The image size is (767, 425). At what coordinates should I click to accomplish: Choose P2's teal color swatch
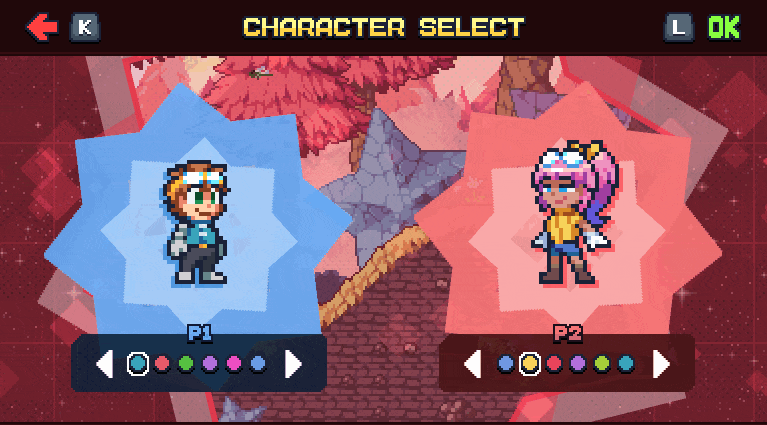click(x=626, y=364)
